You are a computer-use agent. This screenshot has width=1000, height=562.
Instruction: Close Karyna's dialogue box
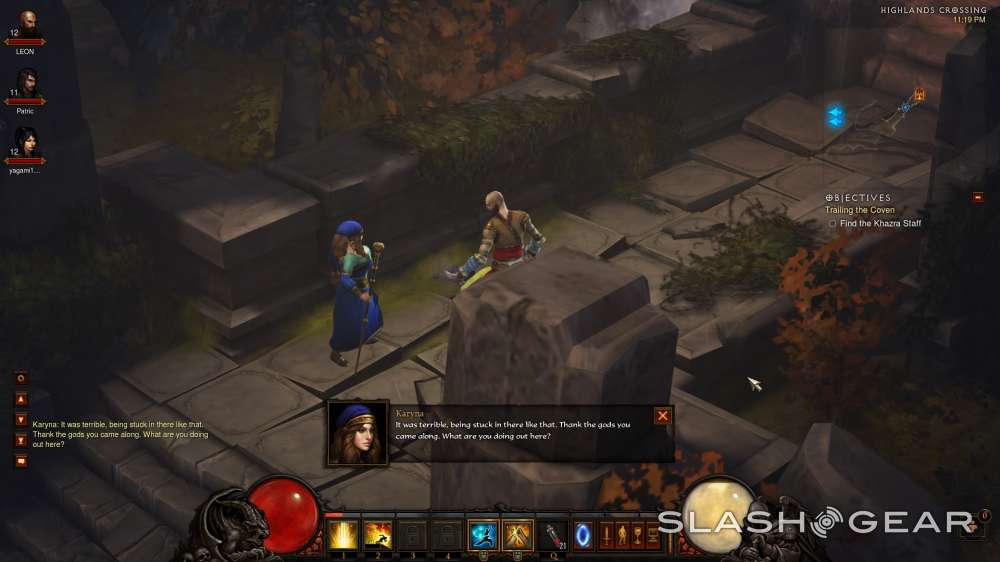click(x=662, y=416)
